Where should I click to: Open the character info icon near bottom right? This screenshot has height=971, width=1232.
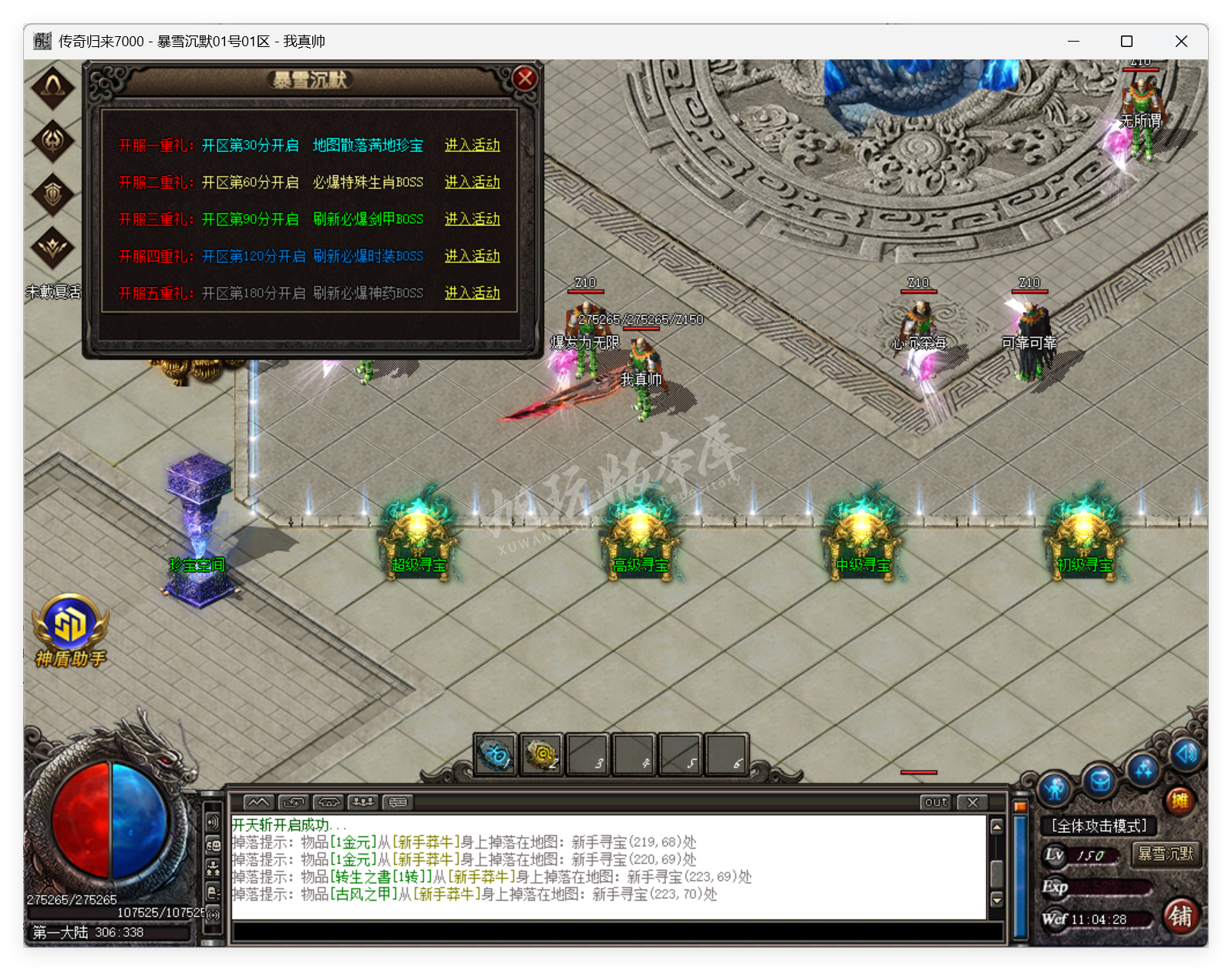tap(1053, 790)
